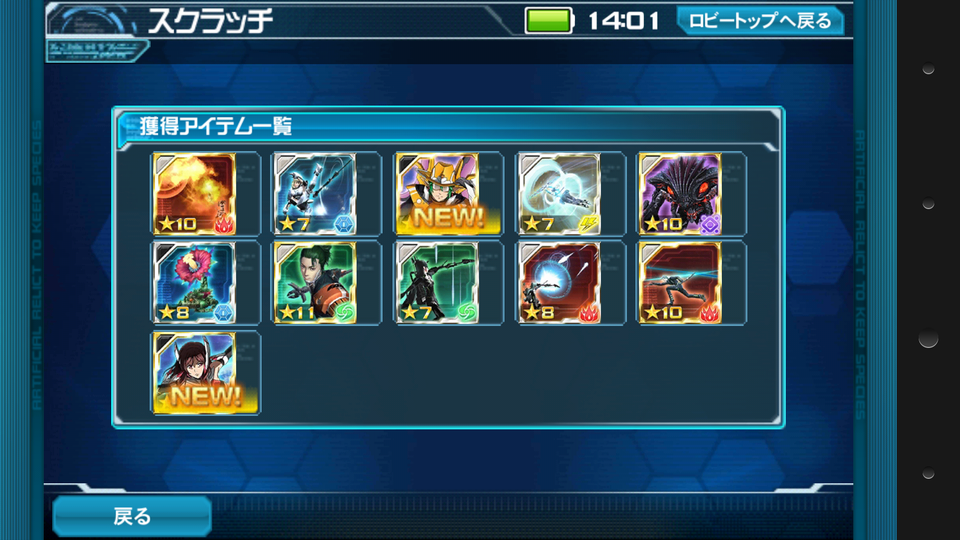
Task: View the NEW gold-helmet character card
Action: (x=436, y=193)
